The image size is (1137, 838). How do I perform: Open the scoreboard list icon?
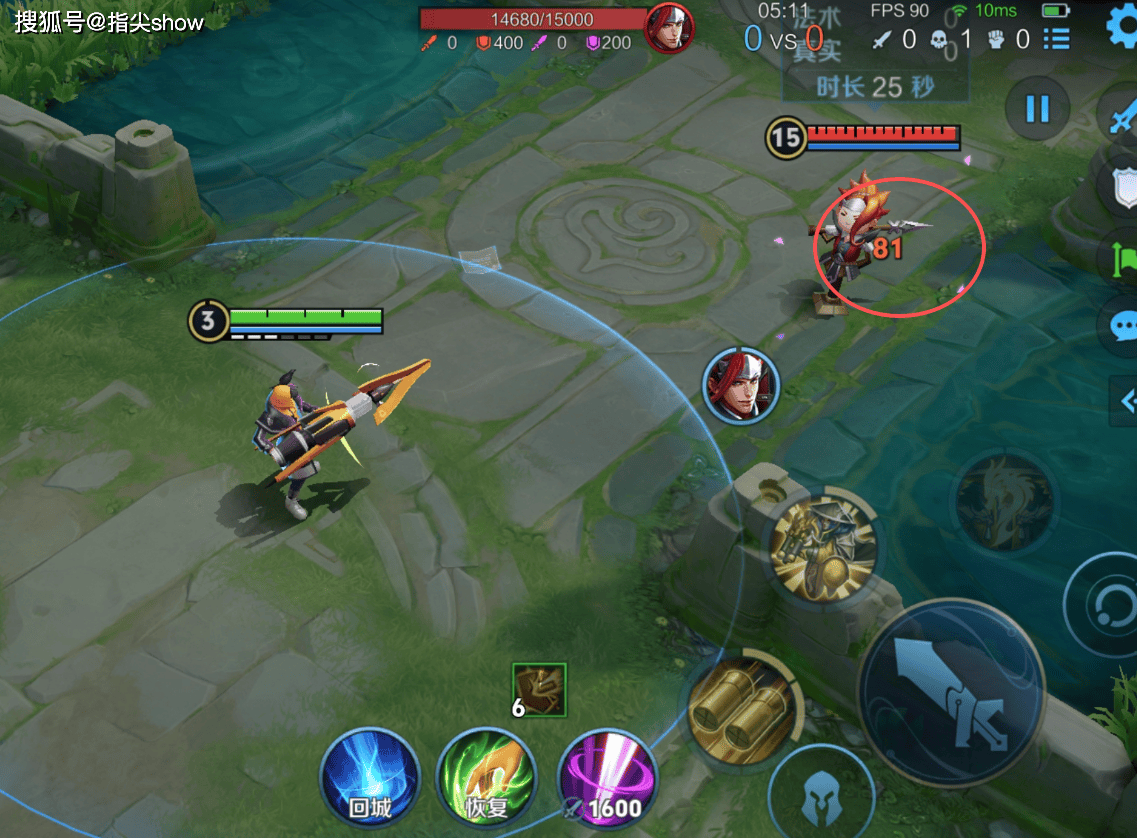1056,39
